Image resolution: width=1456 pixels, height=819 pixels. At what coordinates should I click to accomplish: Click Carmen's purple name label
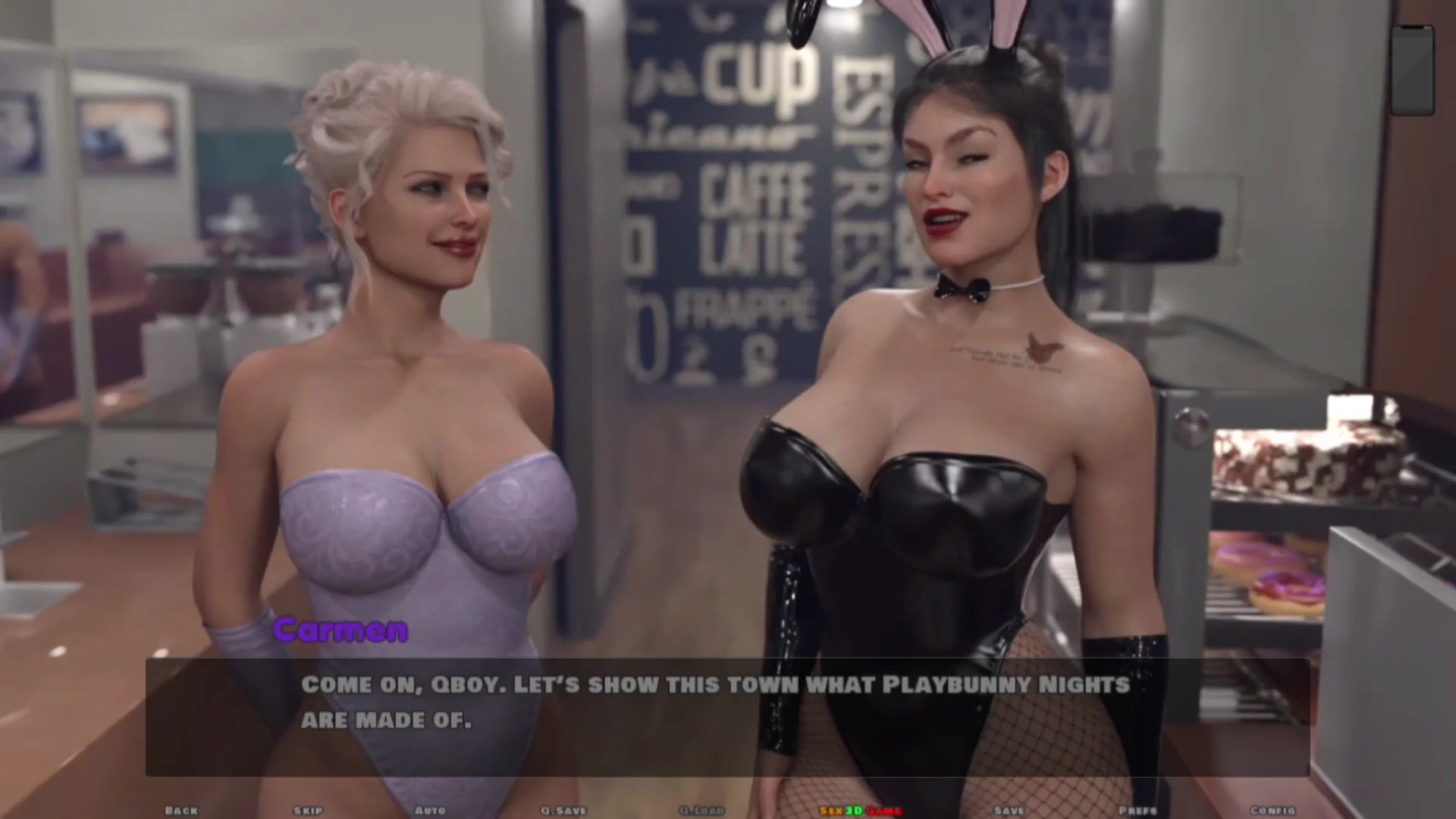[x=340, y=629]
